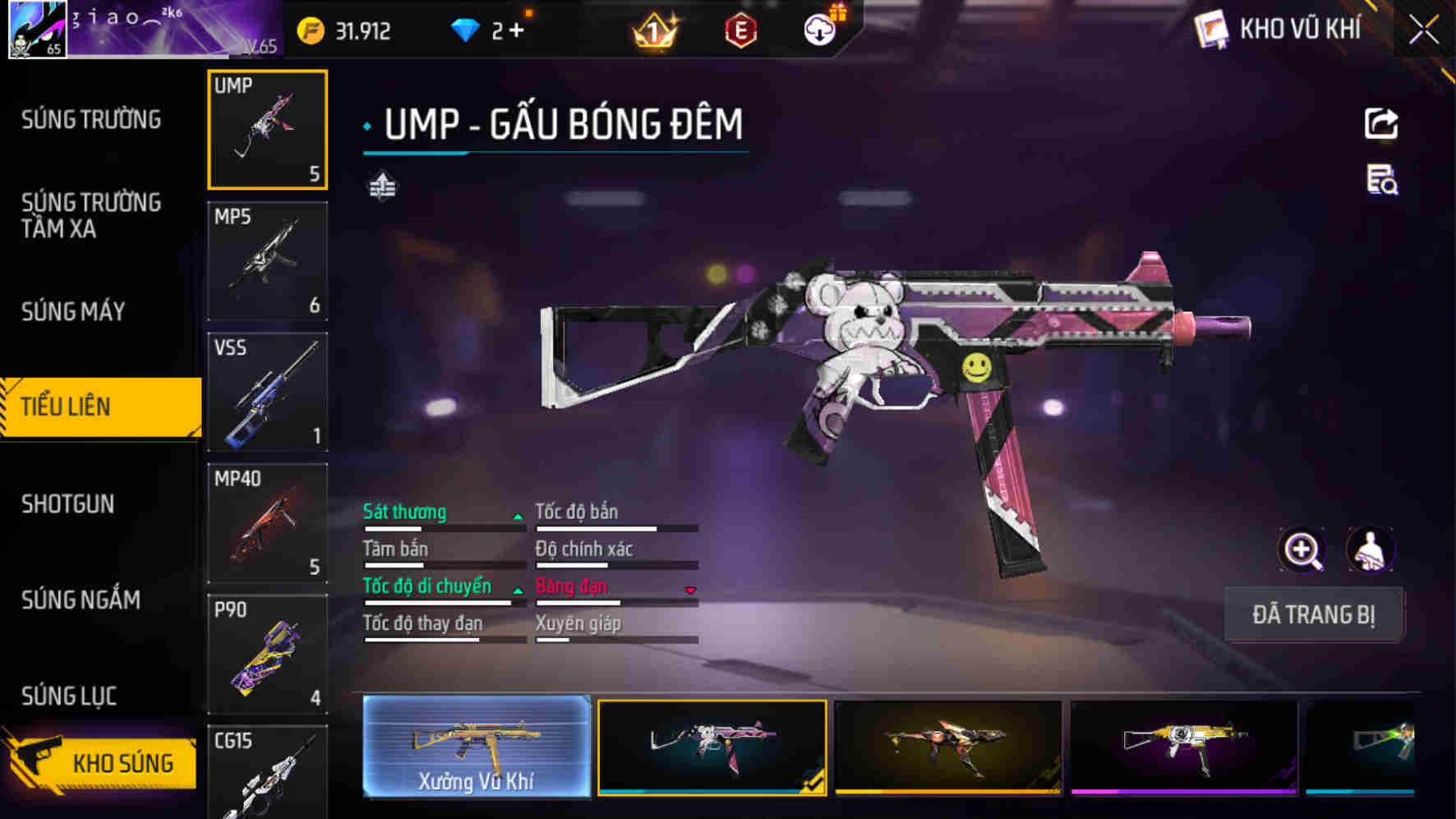The image size is (1456, 819).
Task: Click the Đã Trang Bị equipped button
Action: 1313,614
